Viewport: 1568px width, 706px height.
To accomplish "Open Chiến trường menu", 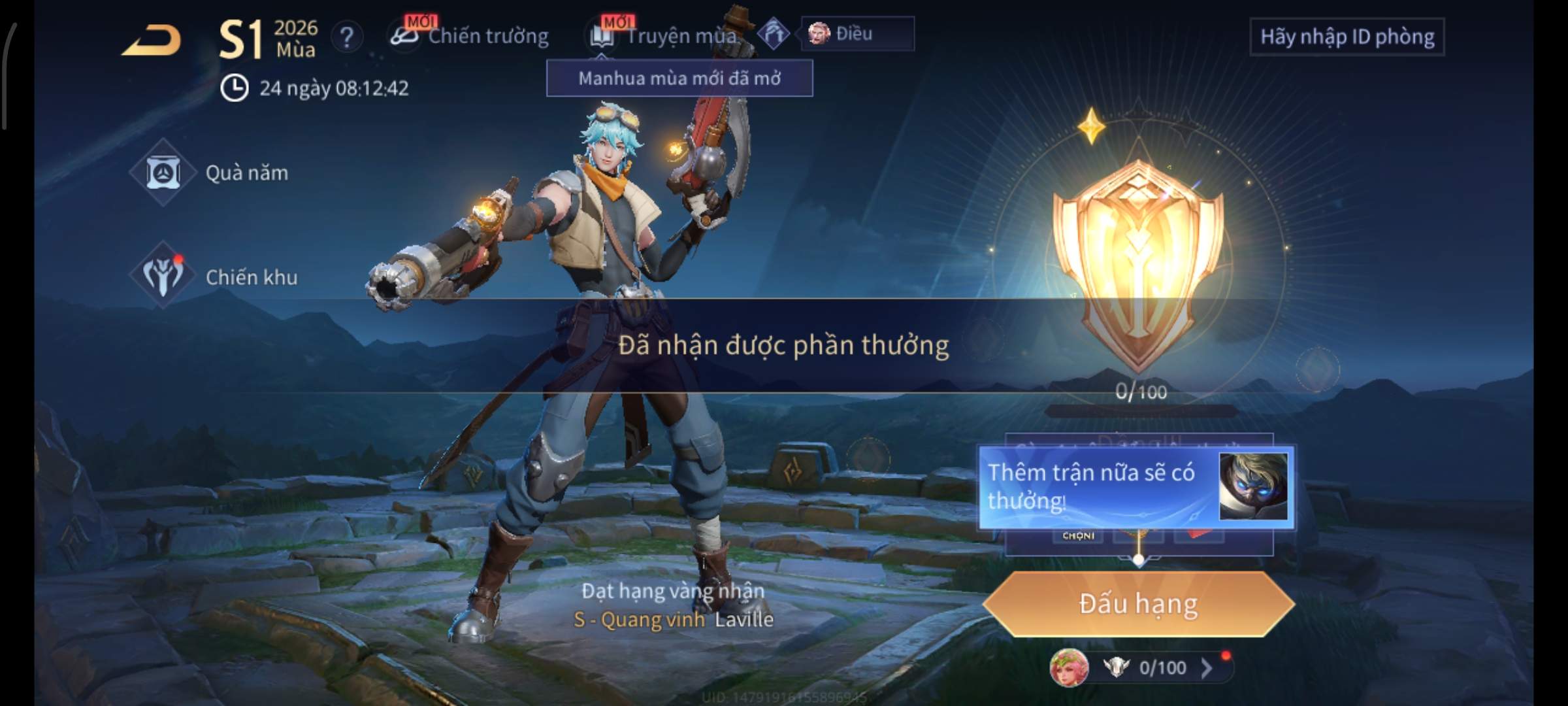I will (x=470, y=36).
